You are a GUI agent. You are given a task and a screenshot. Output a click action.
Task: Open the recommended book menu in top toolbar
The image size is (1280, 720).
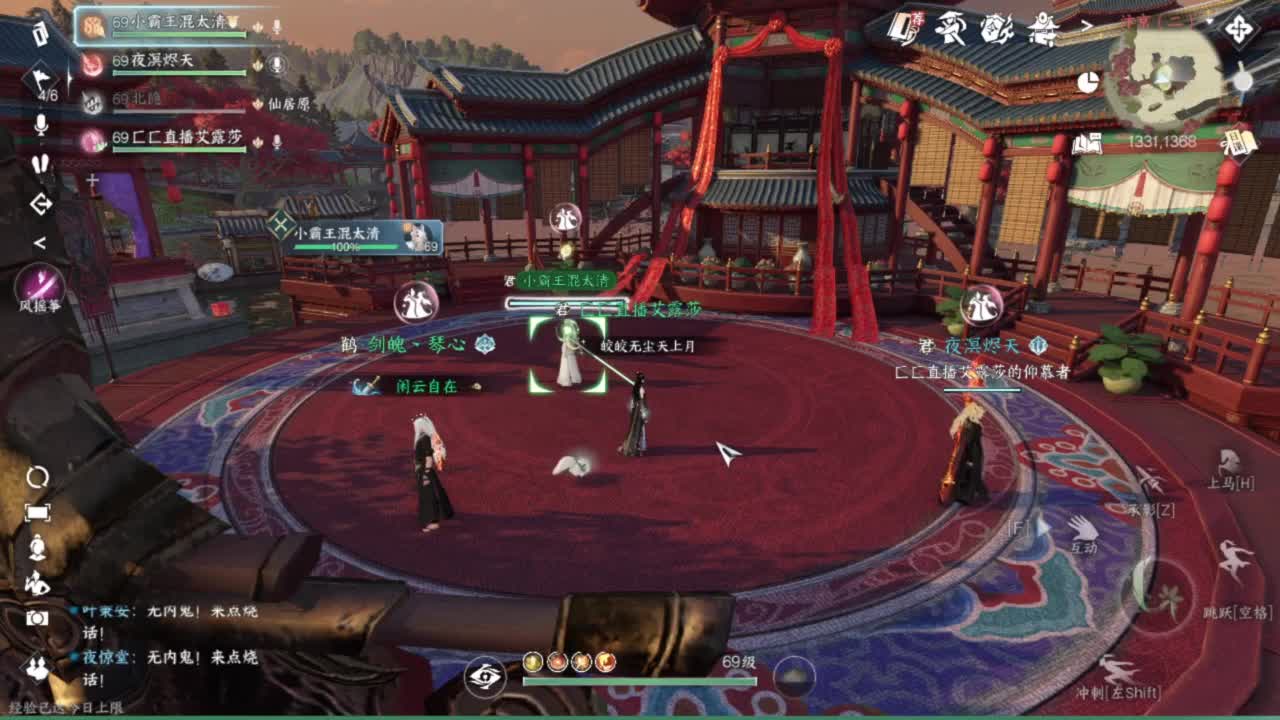899,27
